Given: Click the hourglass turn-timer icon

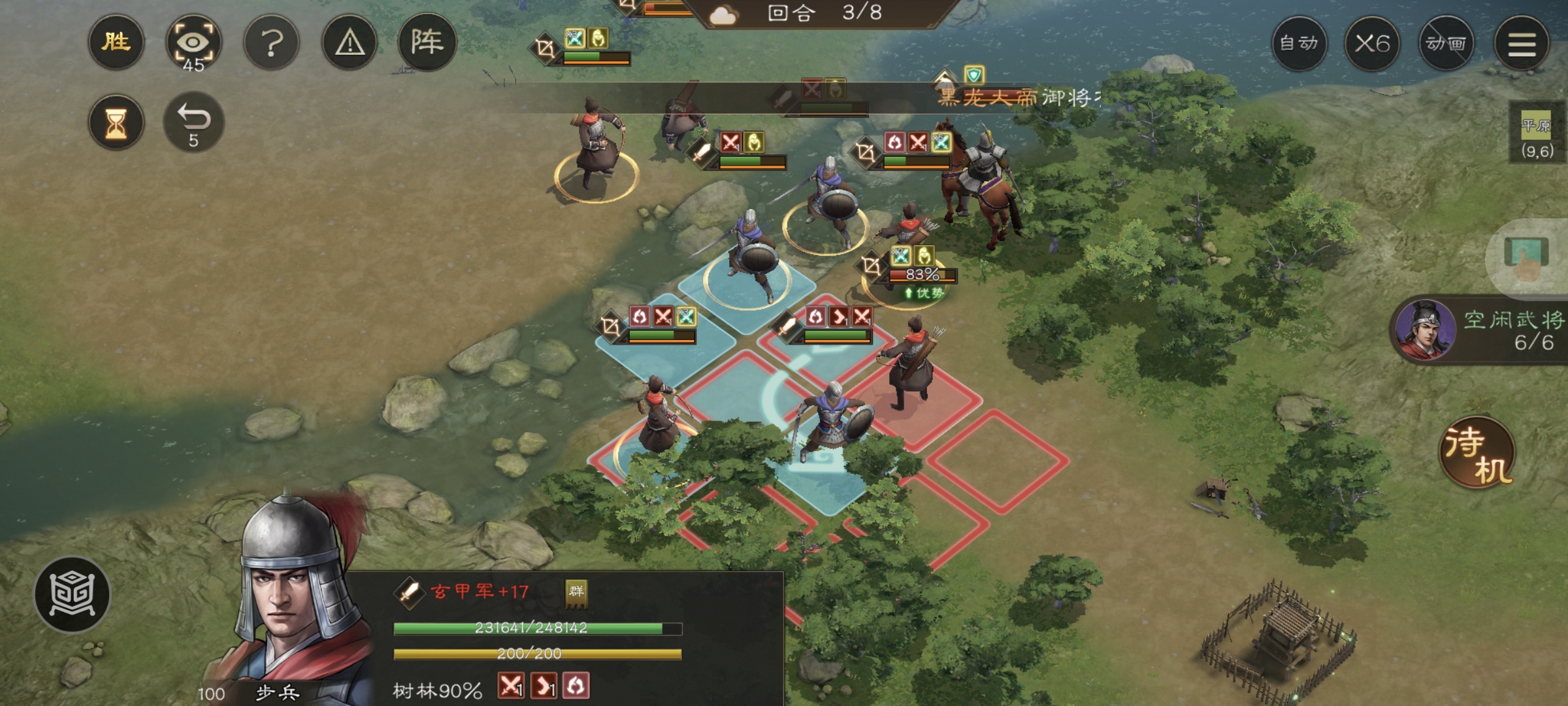Looking at the screenshot, I should pyautogui.click(x=117, y=121).
